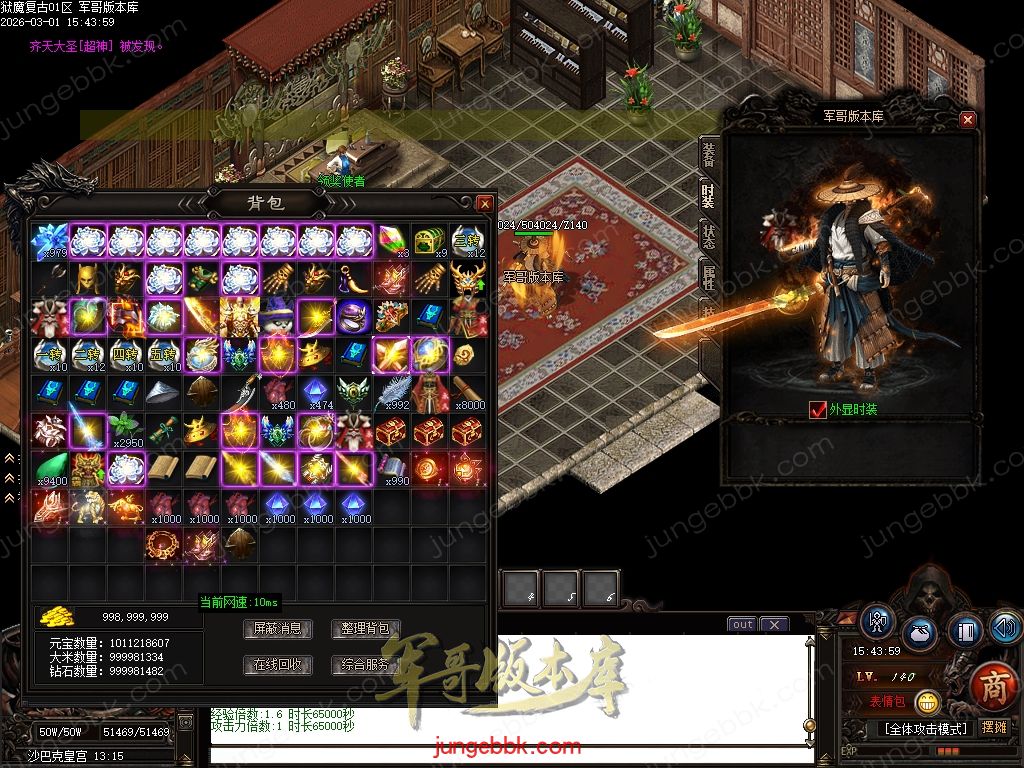Sort the bag with 整理背包
1024x768 pixels.
(x=365, y=629)
